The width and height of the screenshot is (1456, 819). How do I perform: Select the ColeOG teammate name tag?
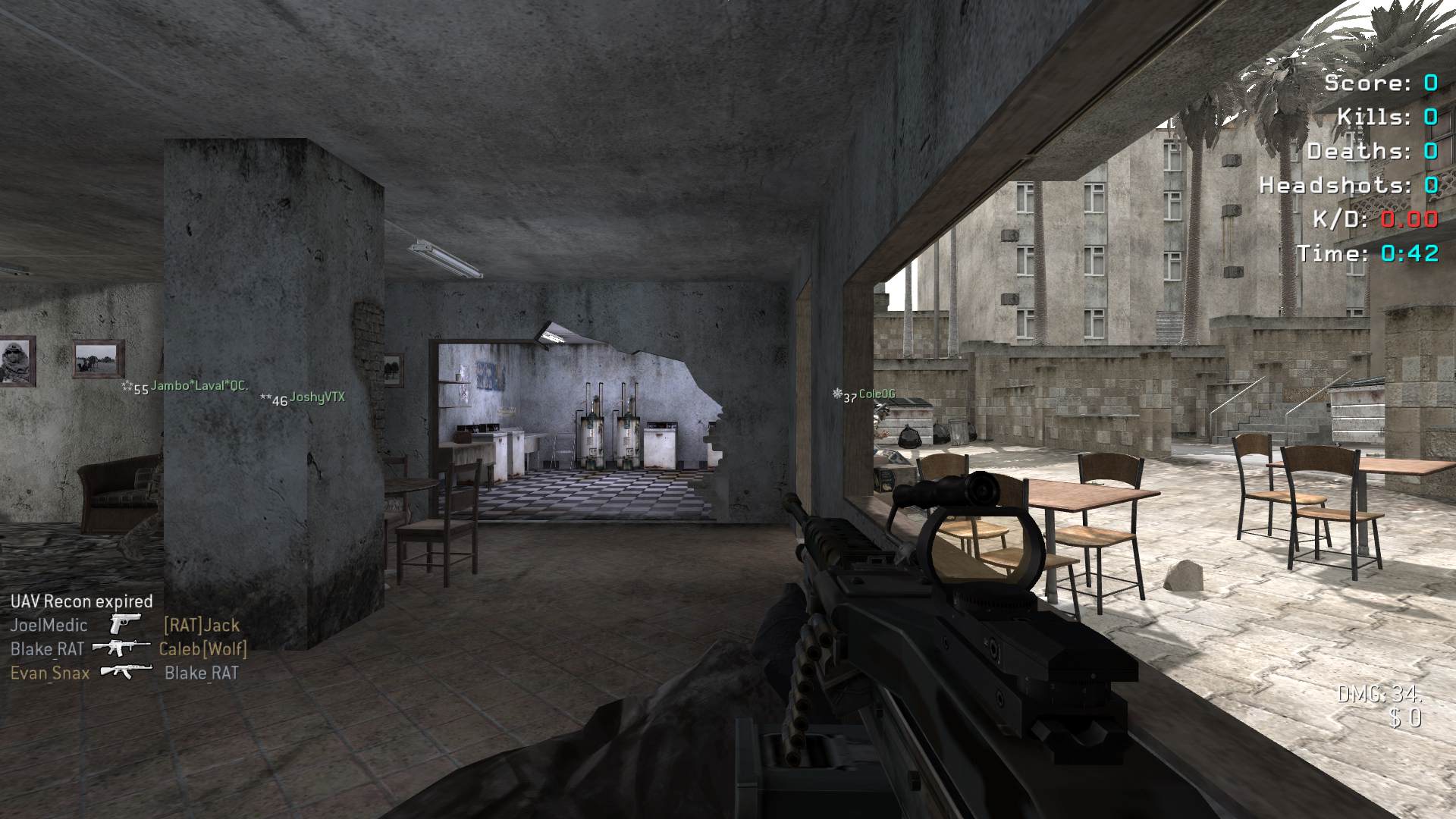tap(877, 394)
